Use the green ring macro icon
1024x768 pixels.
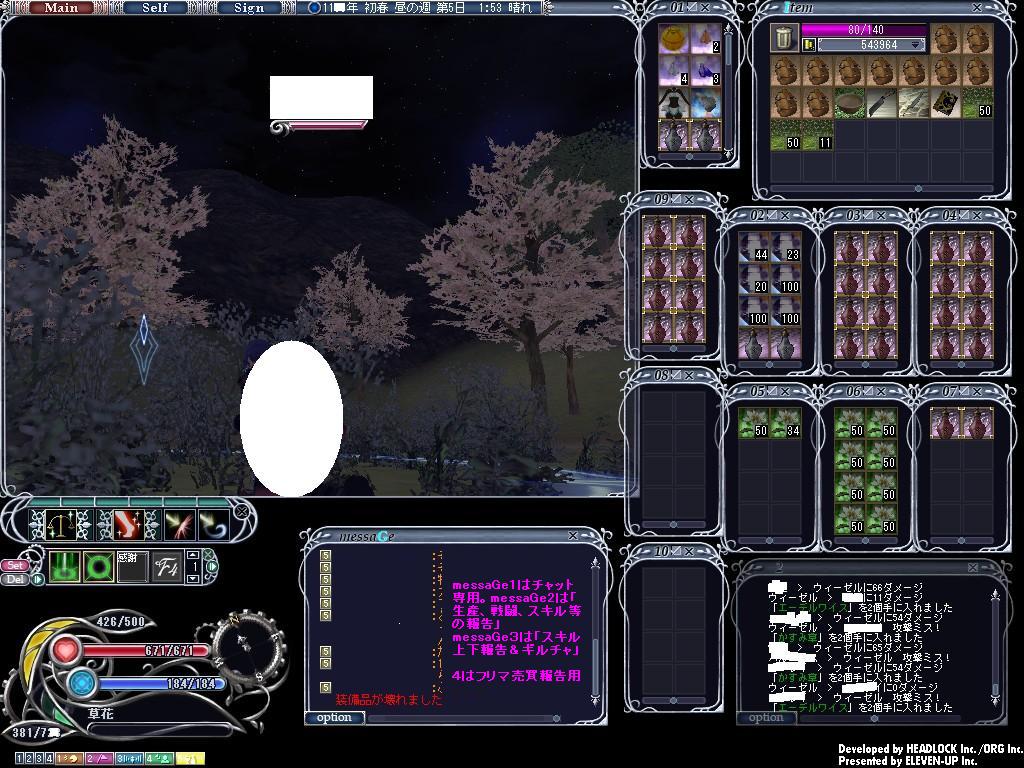click(99, 568)
